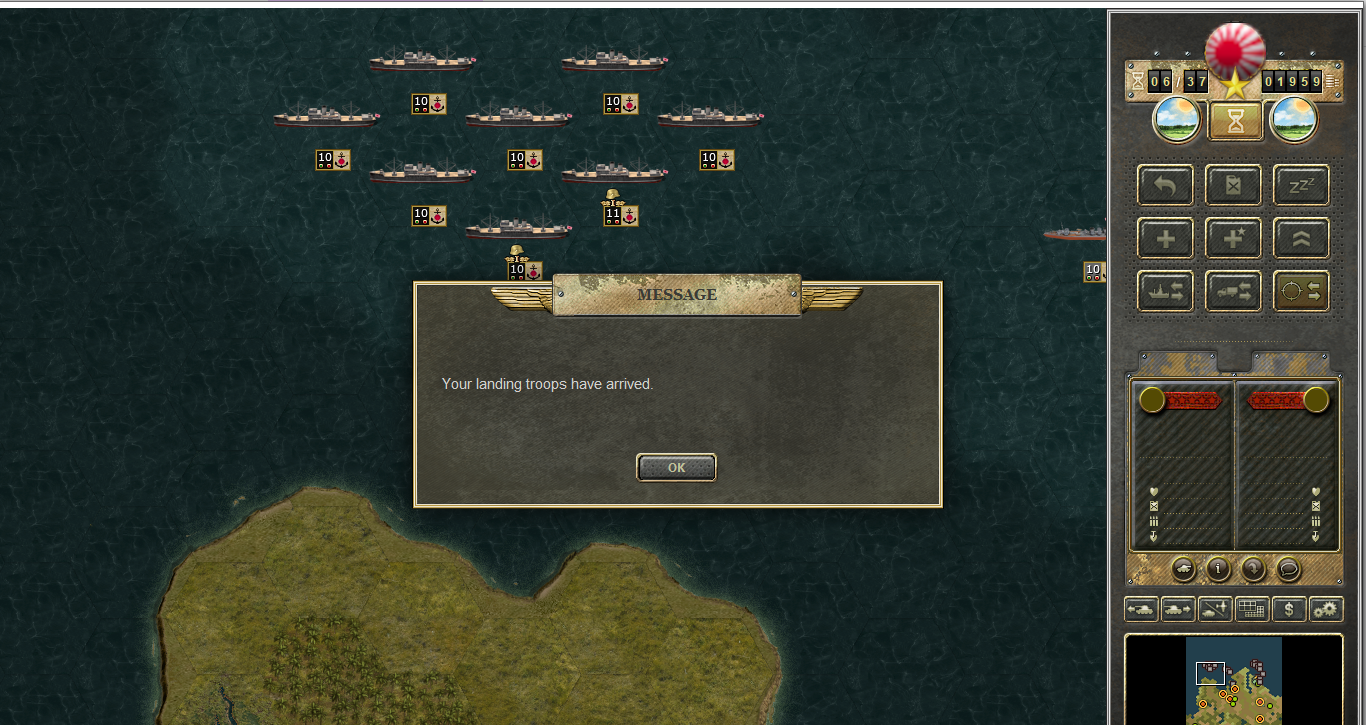
Task: Upgrade the unit with the double chevron button
Action: 1301,239
